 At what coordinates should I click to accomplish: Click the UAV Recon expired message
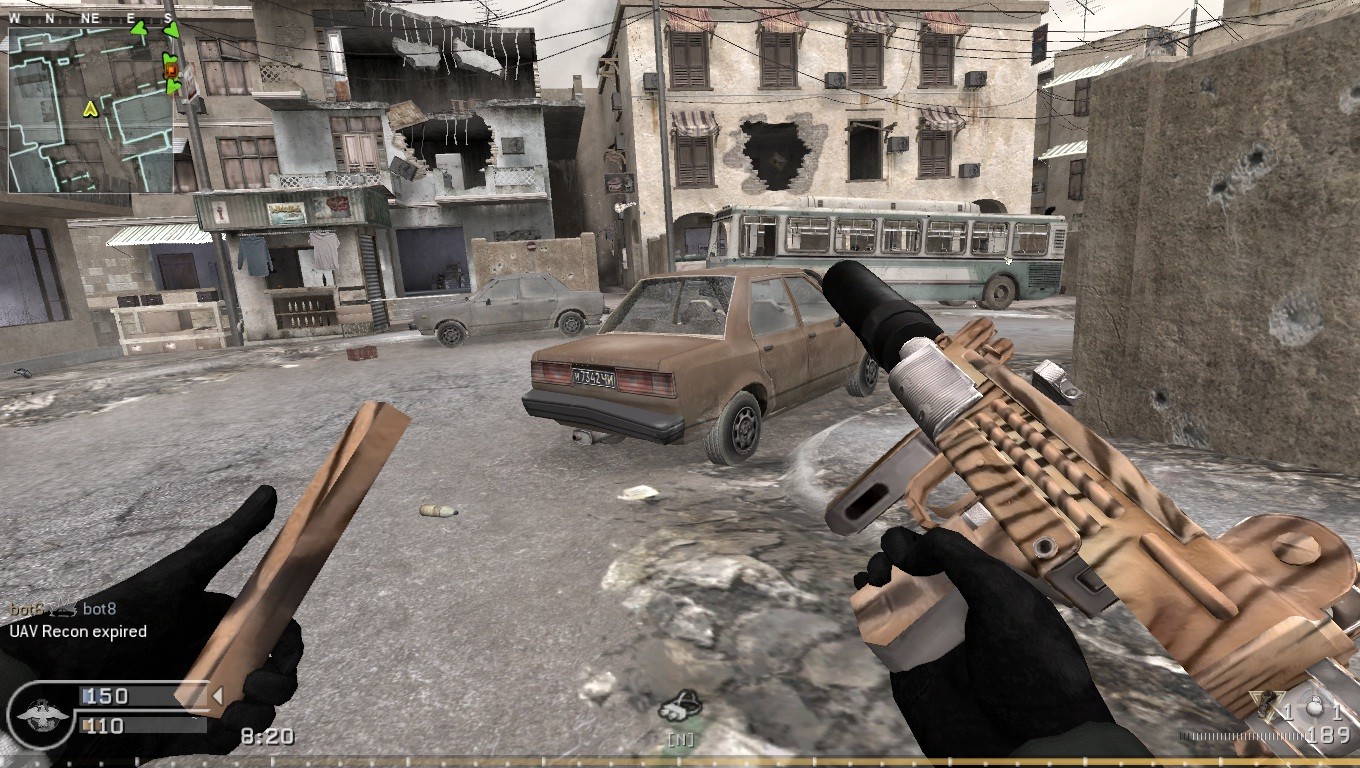[x=78, y=631]
